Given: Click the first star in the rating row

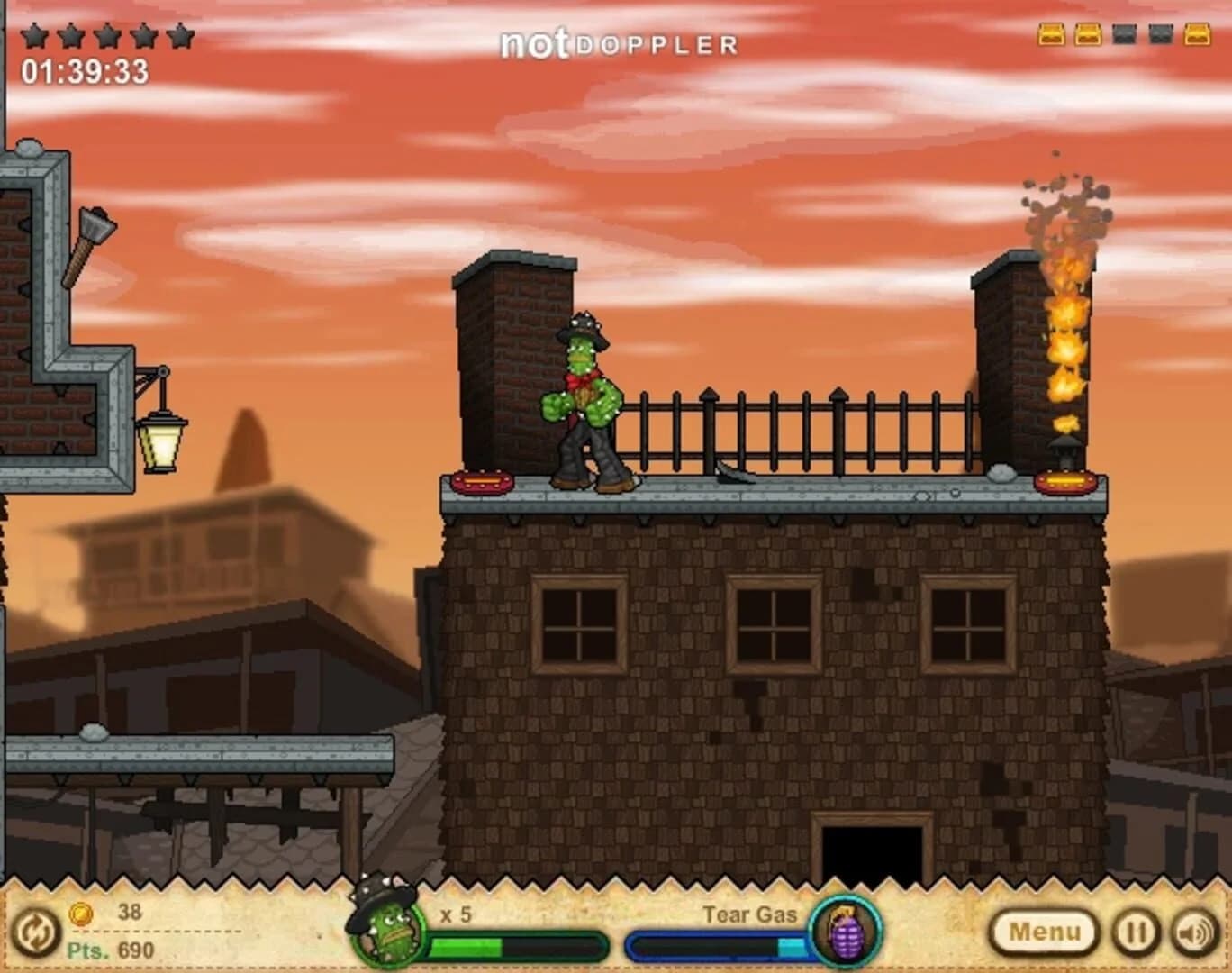Looking at the screenshot, I should pos(32,33).
